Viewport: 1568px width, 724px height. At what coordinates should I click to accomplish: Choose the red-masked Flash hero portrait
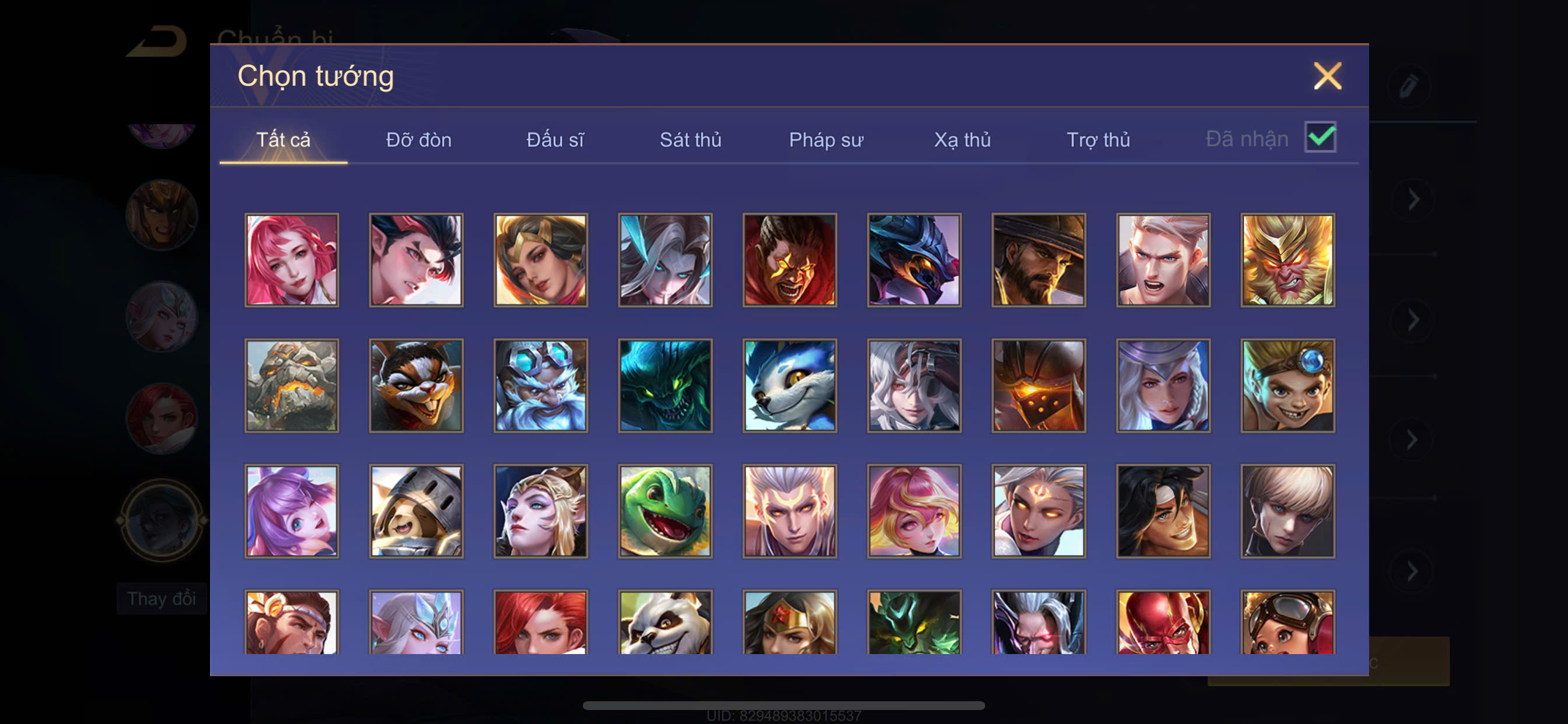(1163, 623)
